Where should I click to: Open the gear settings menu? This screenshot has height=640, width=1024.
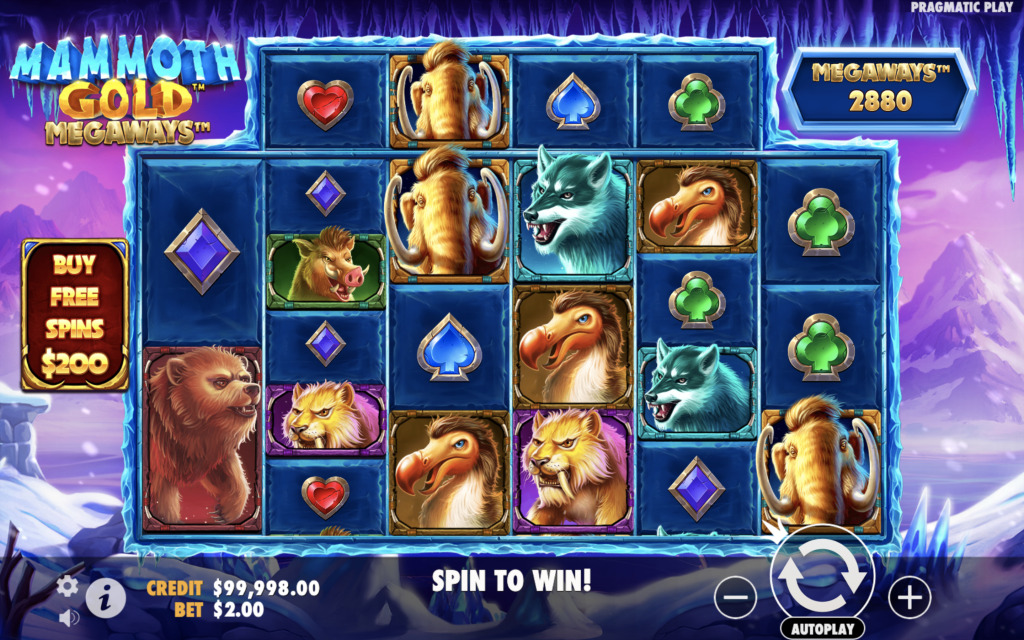pos(68,586)
